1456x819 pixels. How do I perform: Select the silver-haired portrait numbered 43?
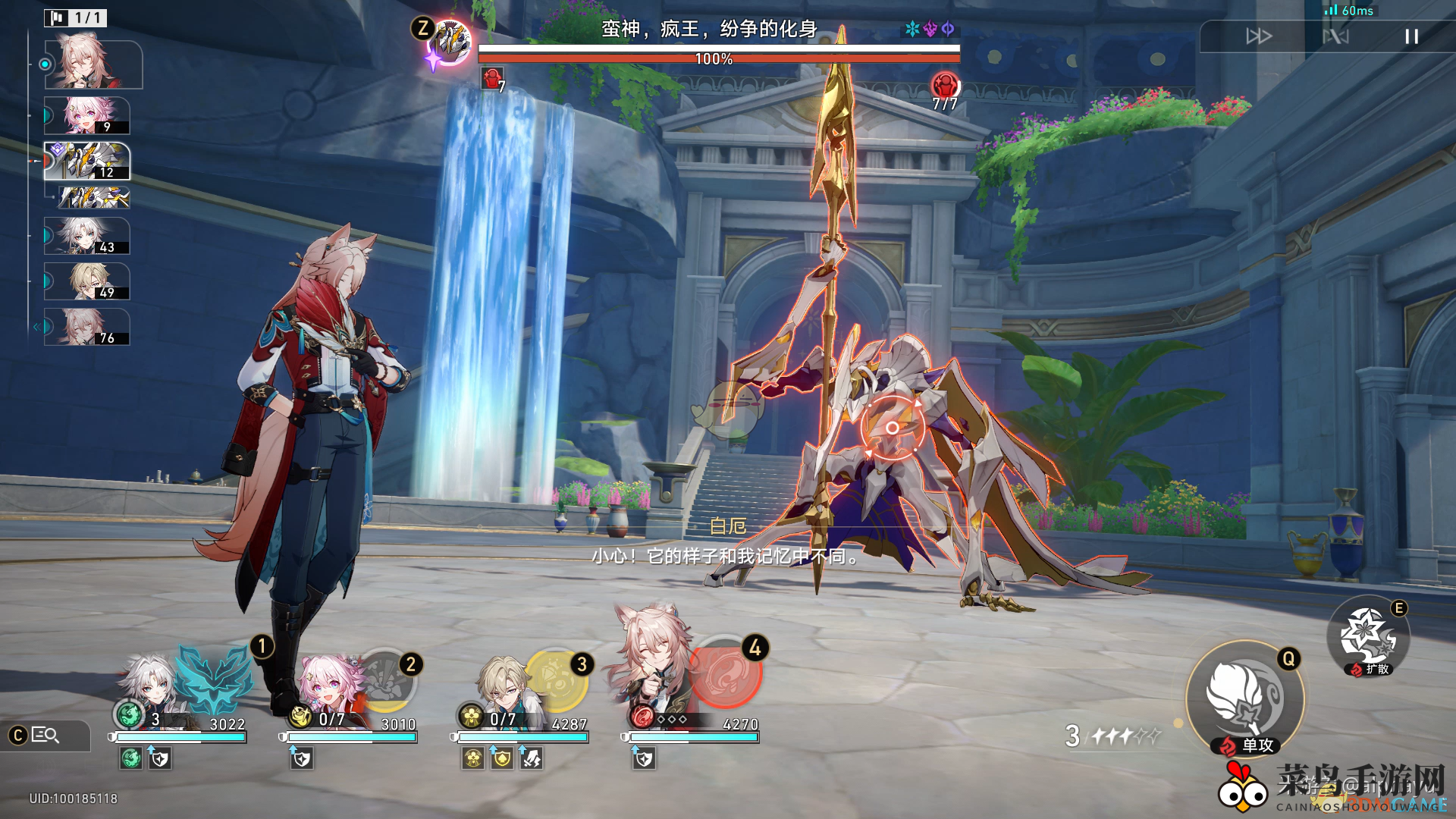coord(86,236)
